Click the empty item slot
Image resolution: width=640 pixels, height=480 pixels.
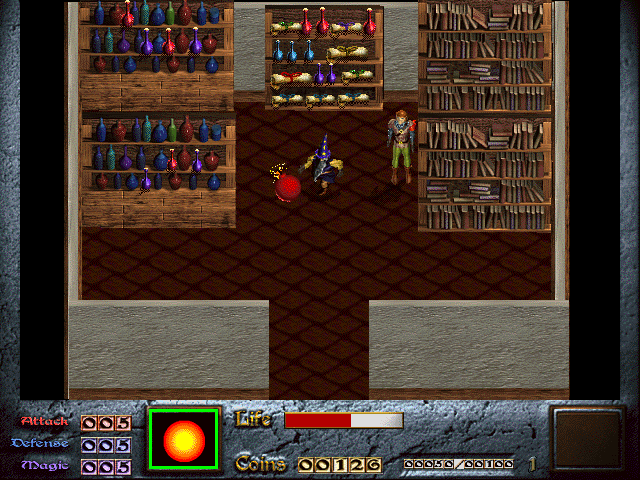coord(588,437)
